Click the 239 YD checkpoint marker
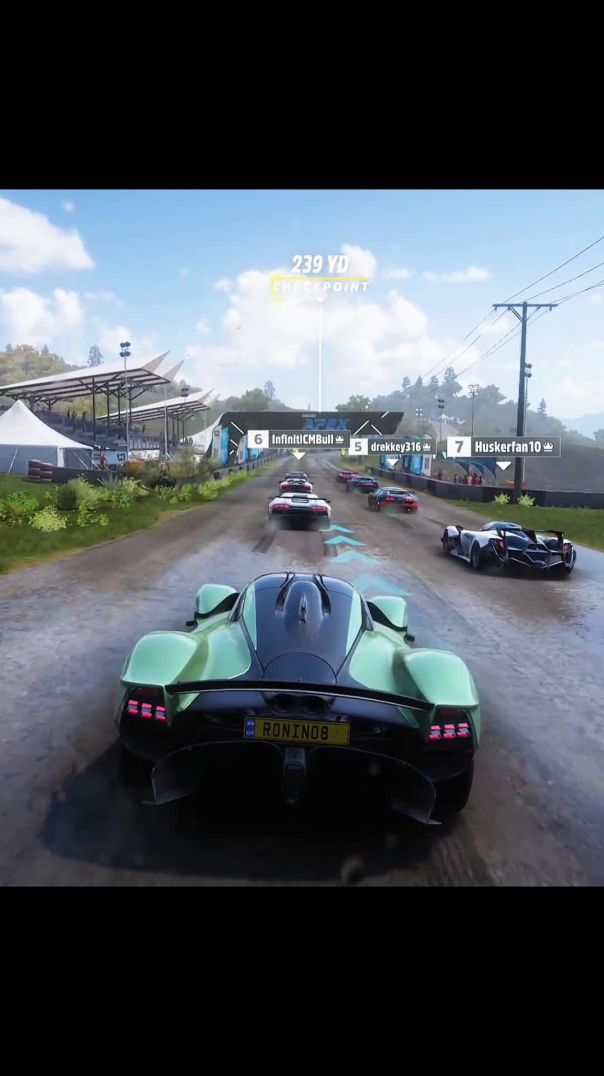The image size is (604, 1076). pyautogui.click(x=320, y=273)
